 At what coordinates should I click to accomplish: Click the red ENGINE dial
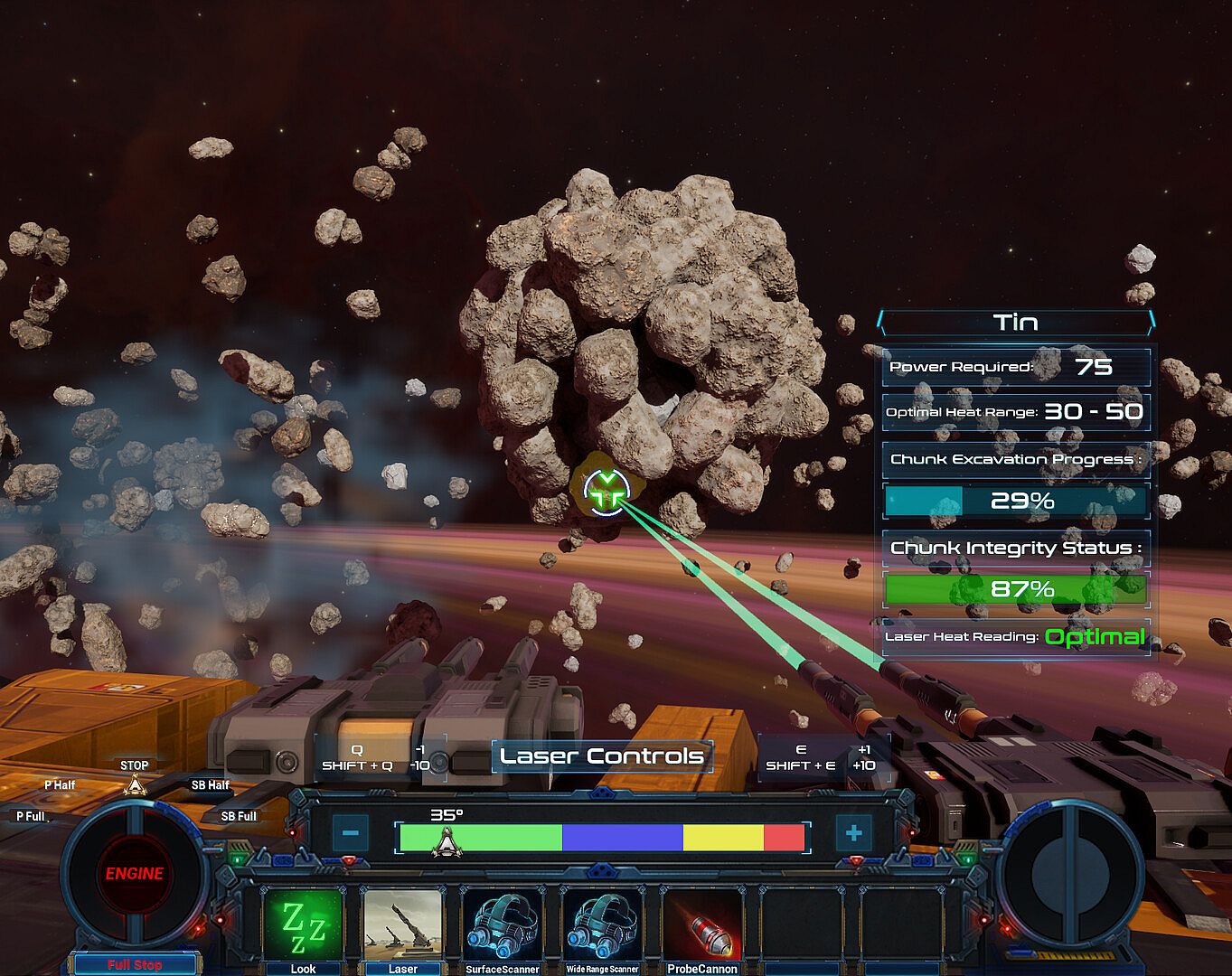coord(134,873)
